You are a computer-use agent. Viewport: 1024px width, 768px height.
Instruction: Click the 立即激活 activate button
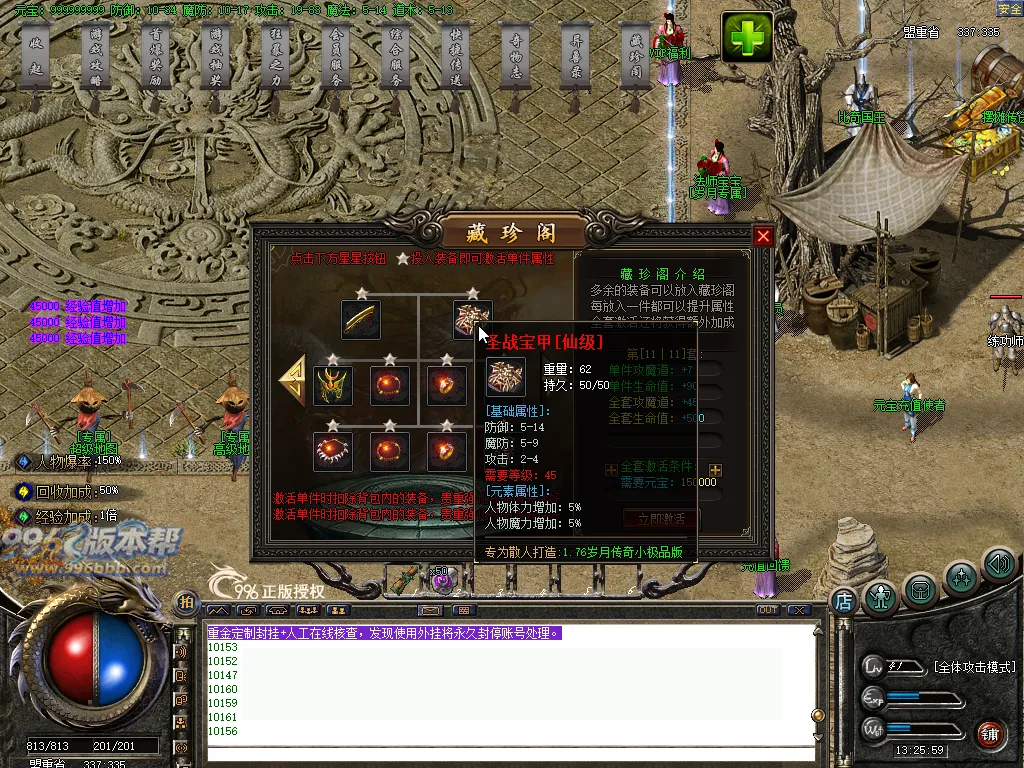click(x=661, y=519)
